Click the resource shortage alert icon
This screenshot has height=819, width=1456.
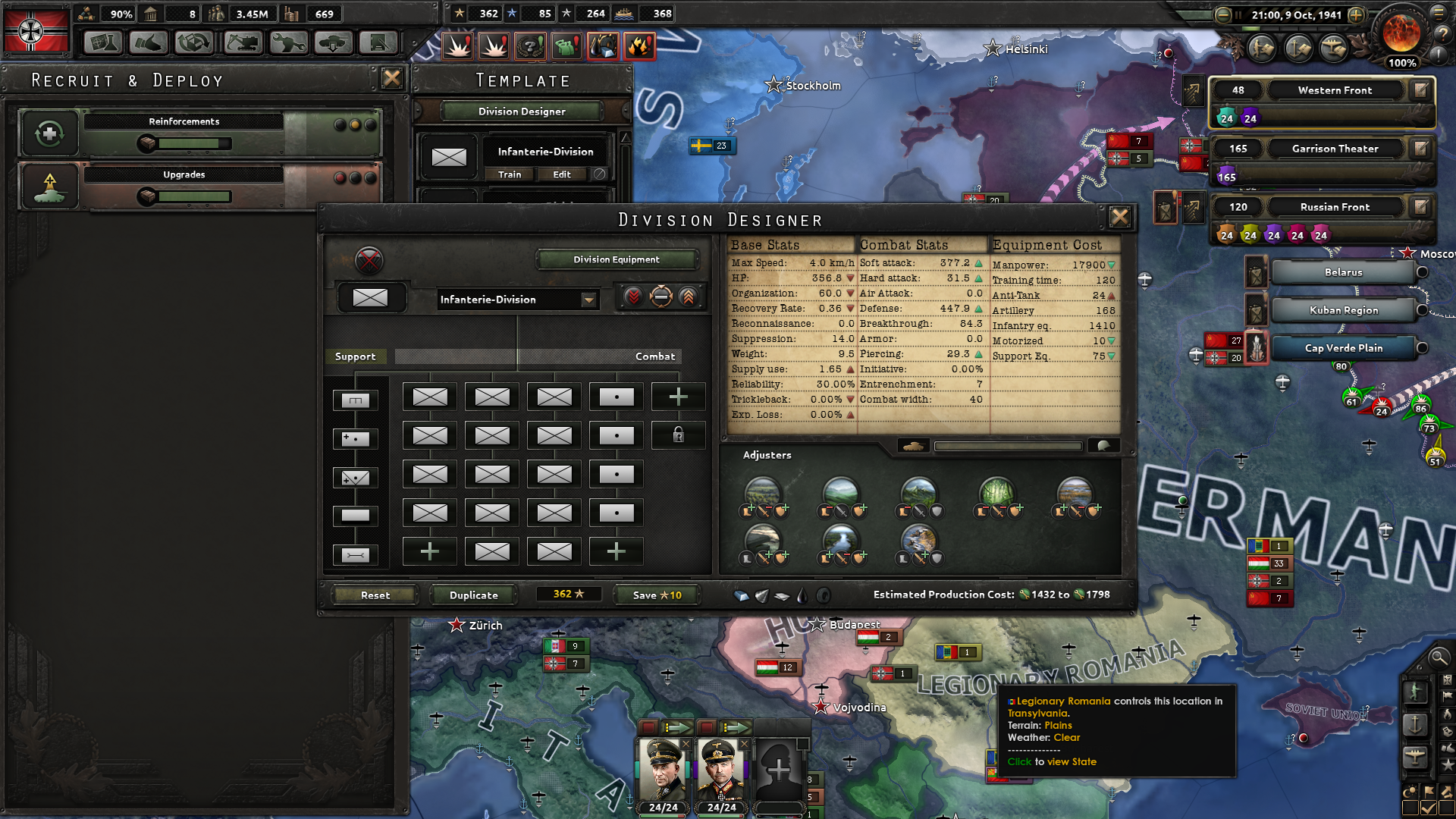coord(603,45)
